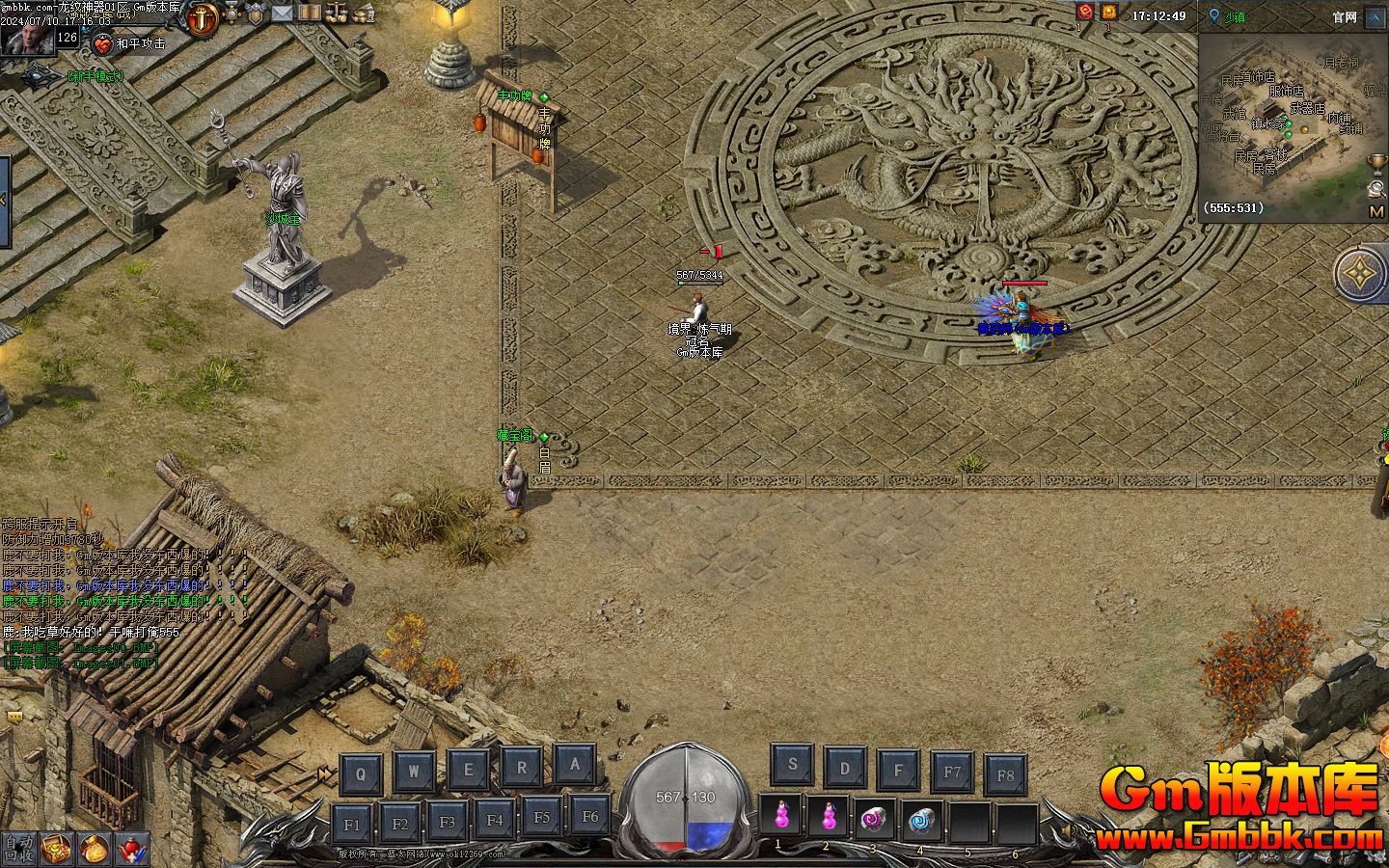The image size is (1389, 868).
Task: Click the round compass button
Action: click(1361, 274)
